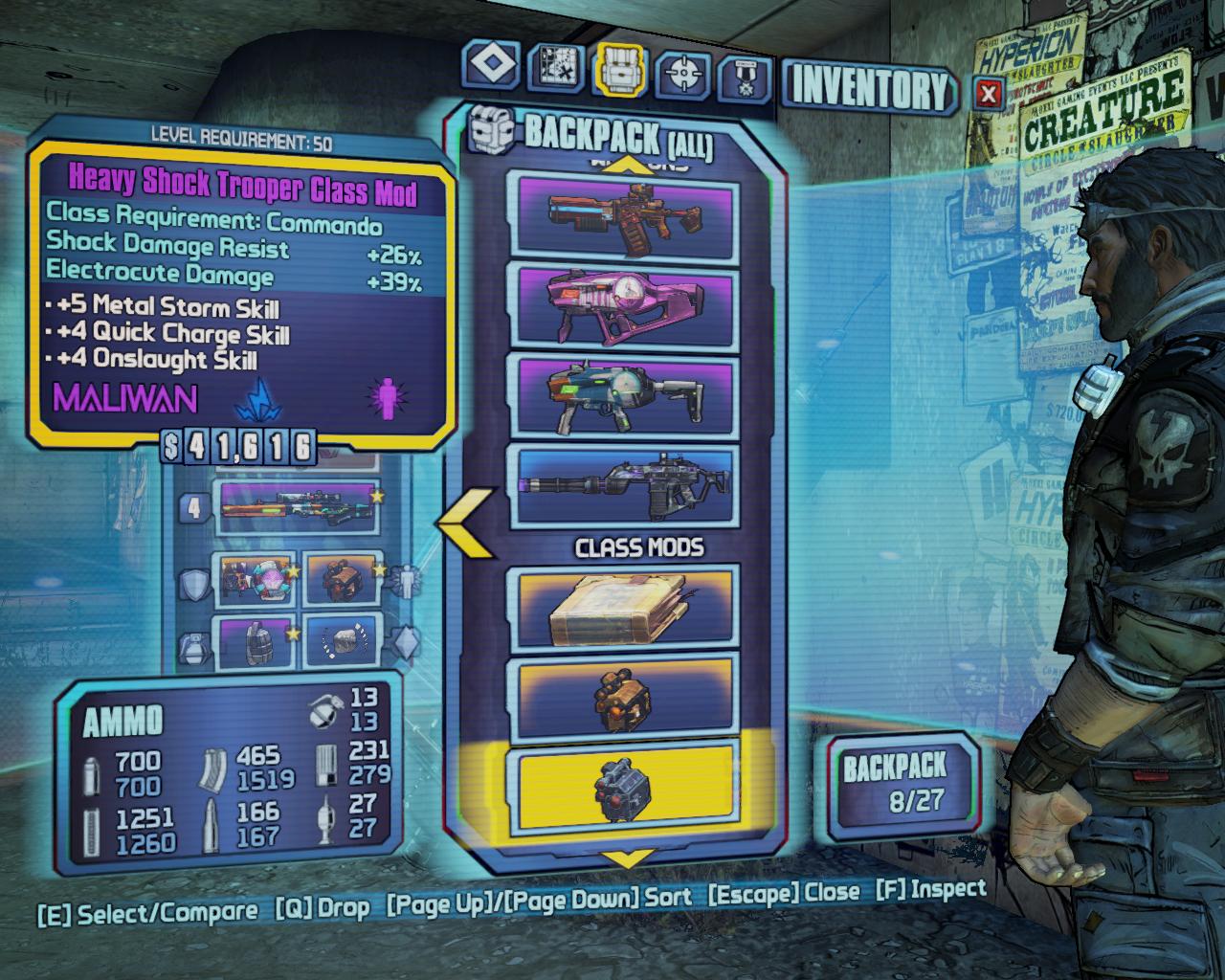The height and width of the screenshot is (980, 1225).
Task: Open the equipped class mod slot
Action: pos(341,580)
